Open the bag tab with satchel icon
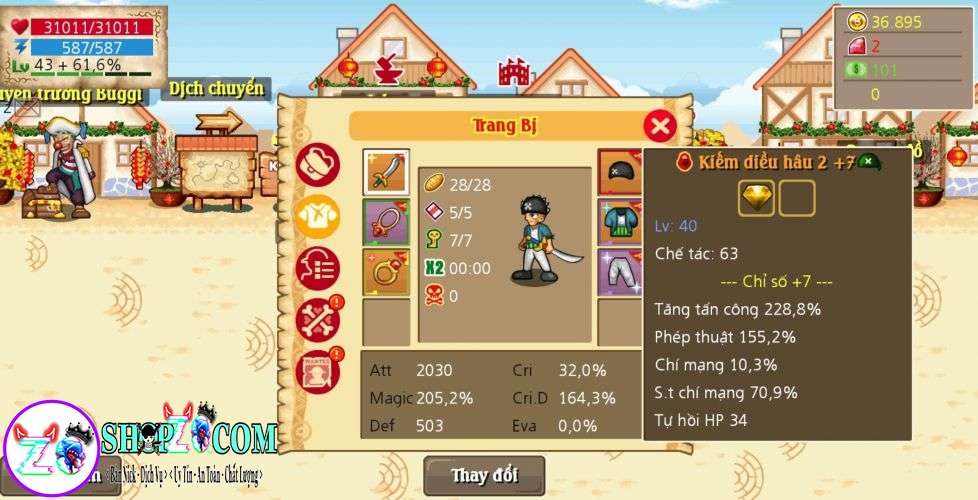Screen dimensions: 978x500 point(318,165)
